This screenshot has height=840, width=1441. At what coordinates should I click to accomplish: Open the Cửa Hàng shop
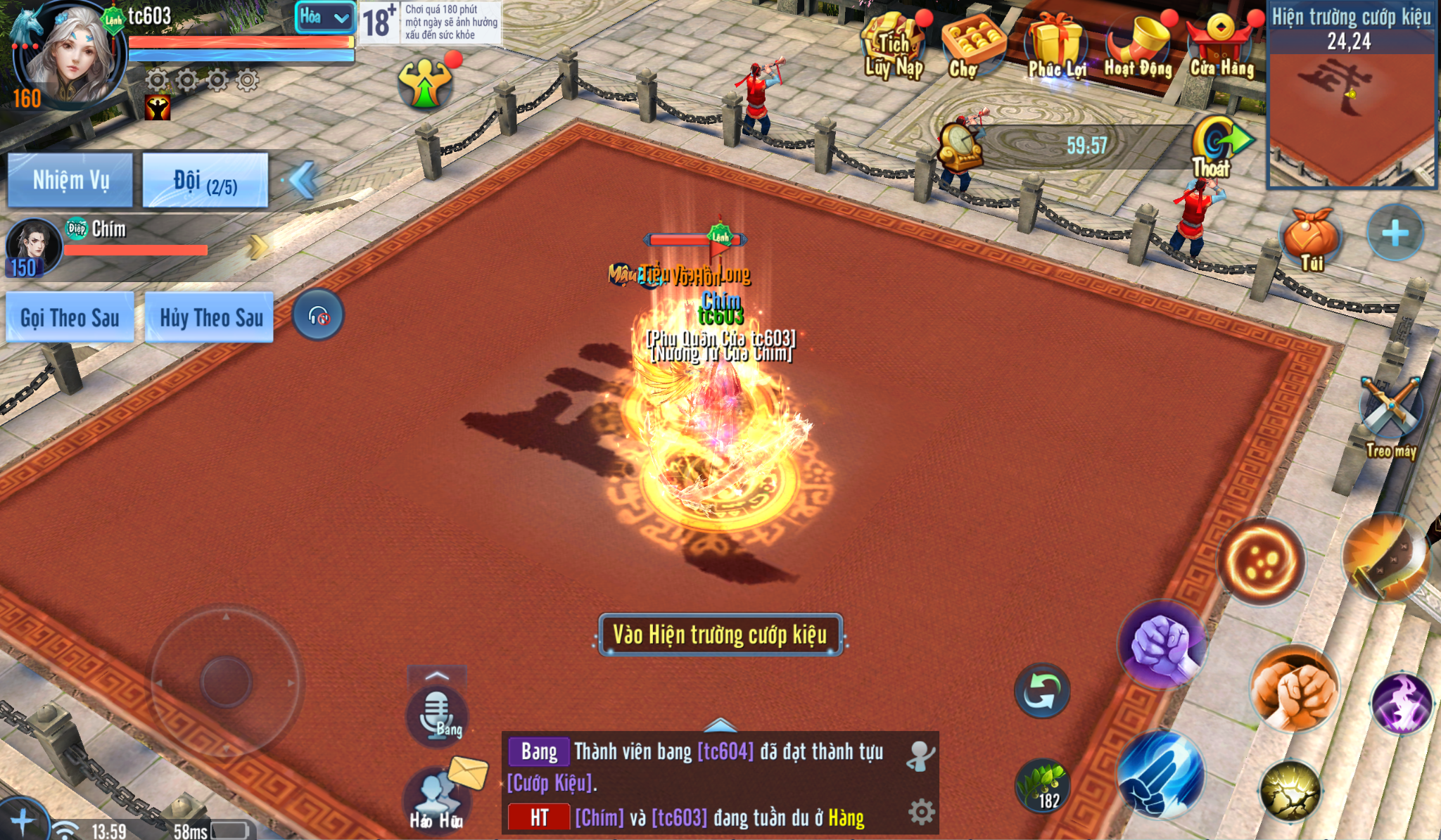coord(1222,44)
